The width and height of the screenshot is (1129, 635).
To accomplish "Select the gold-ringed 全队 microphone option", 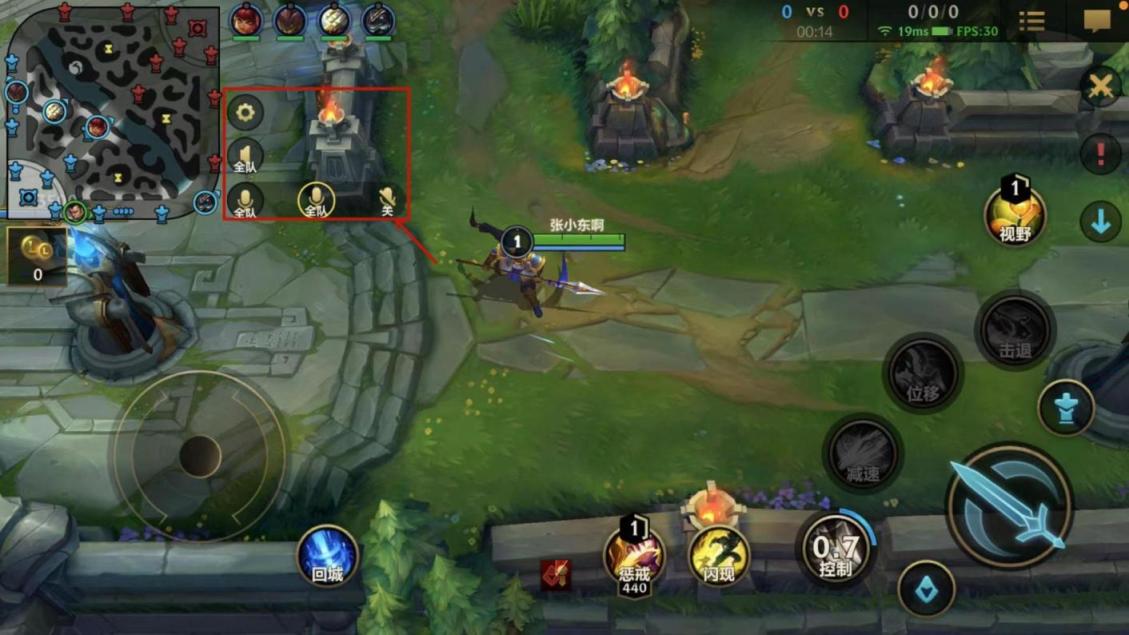I will pyautogui.click(x=316, y=201).
